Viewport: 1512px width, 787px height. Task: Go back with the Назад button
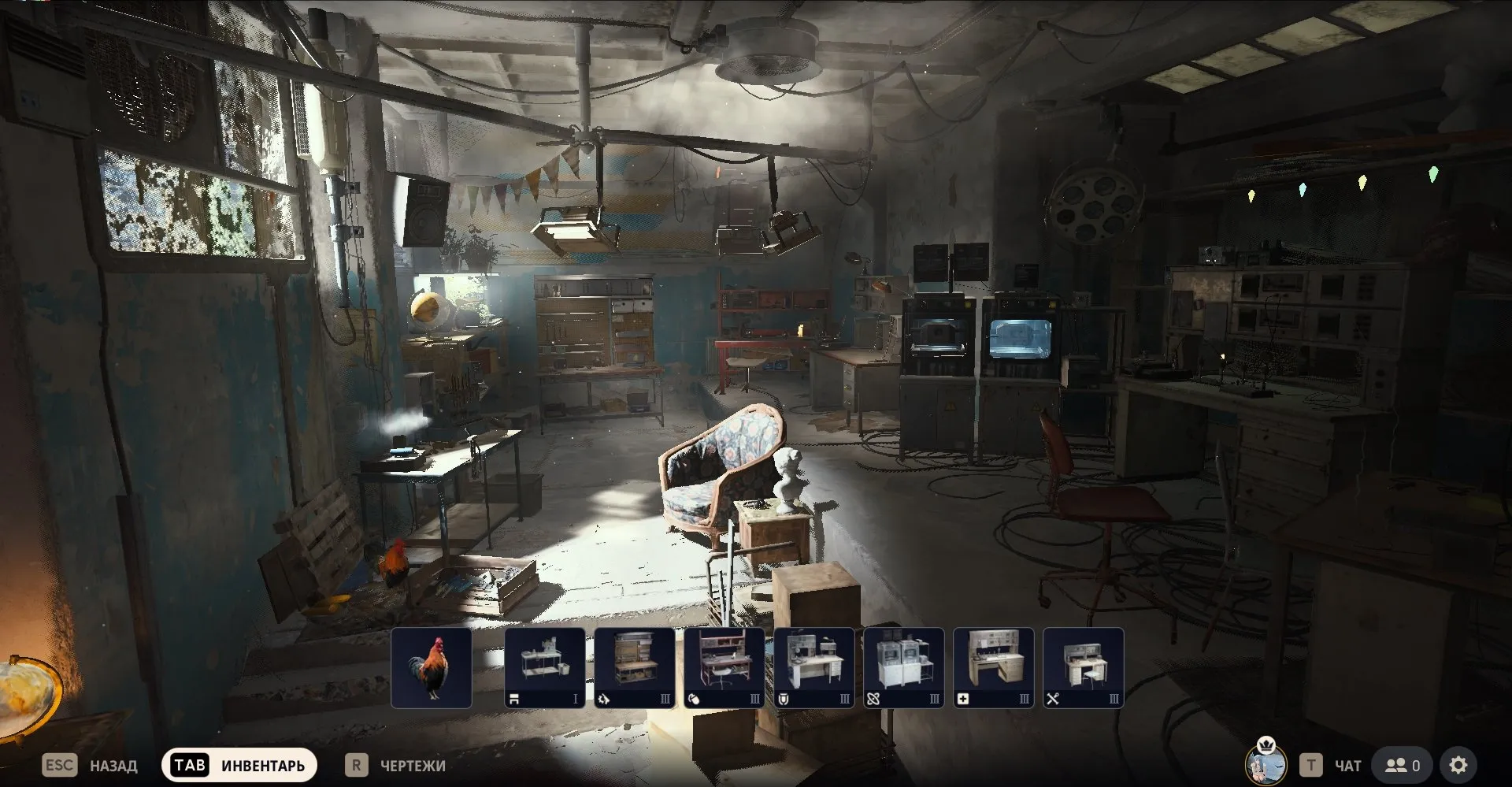(x=90, y=765)
